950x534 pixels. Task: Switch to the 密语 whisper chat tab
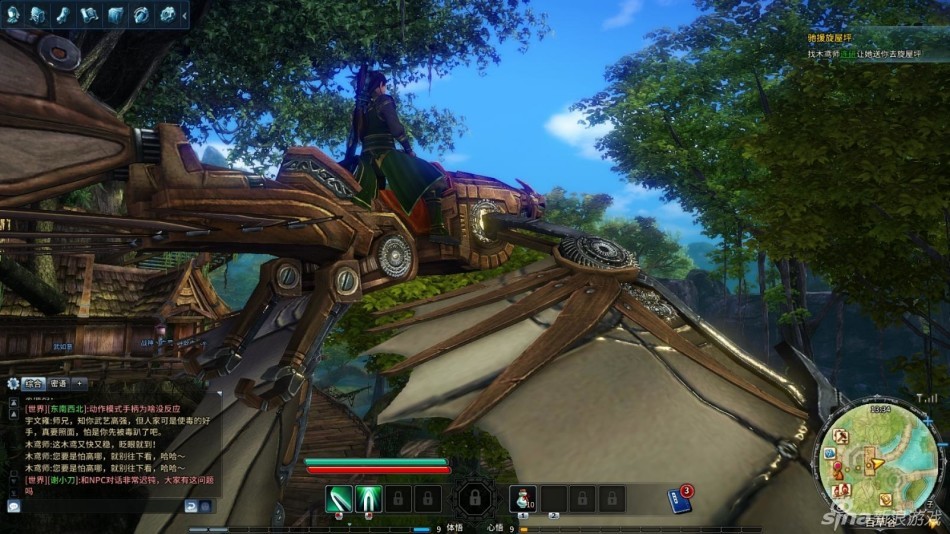[57, 383]
